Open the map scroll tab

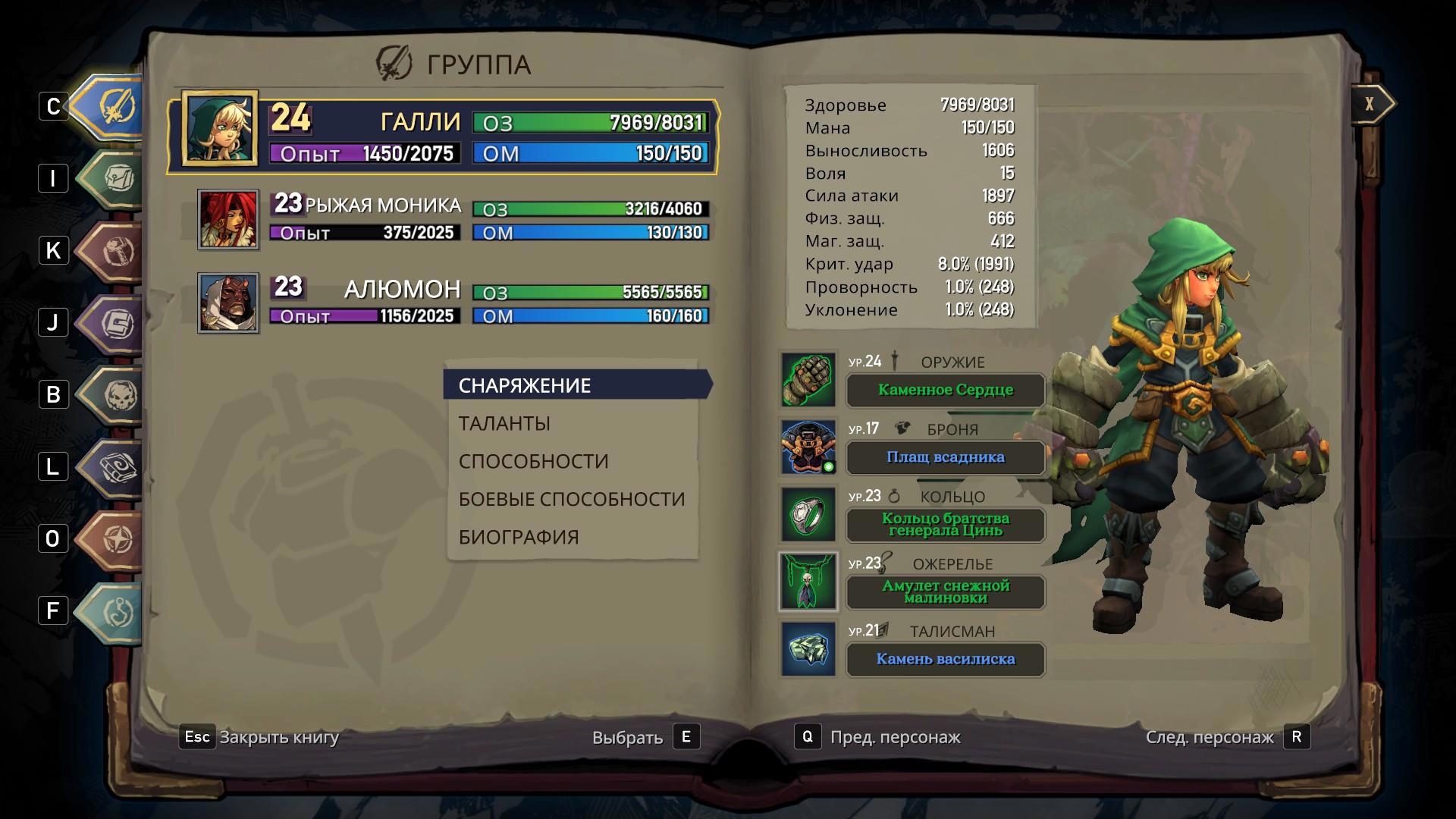[115, 467]
